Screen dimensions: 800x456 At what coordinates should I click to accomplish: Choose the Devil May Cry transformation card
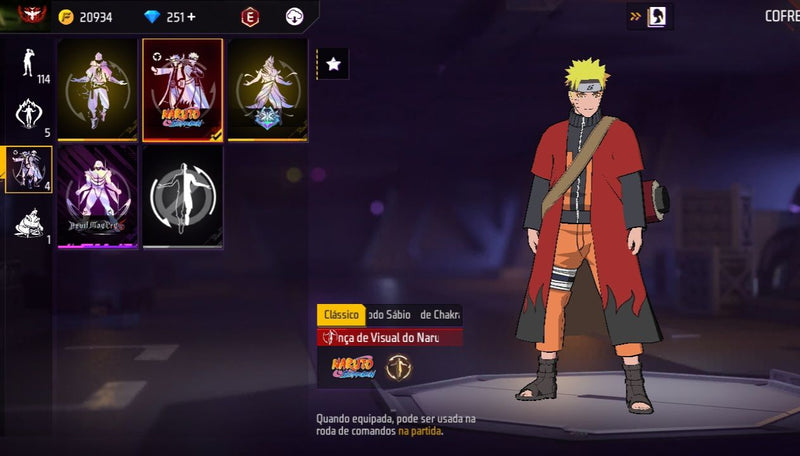(x=97, y=197)
